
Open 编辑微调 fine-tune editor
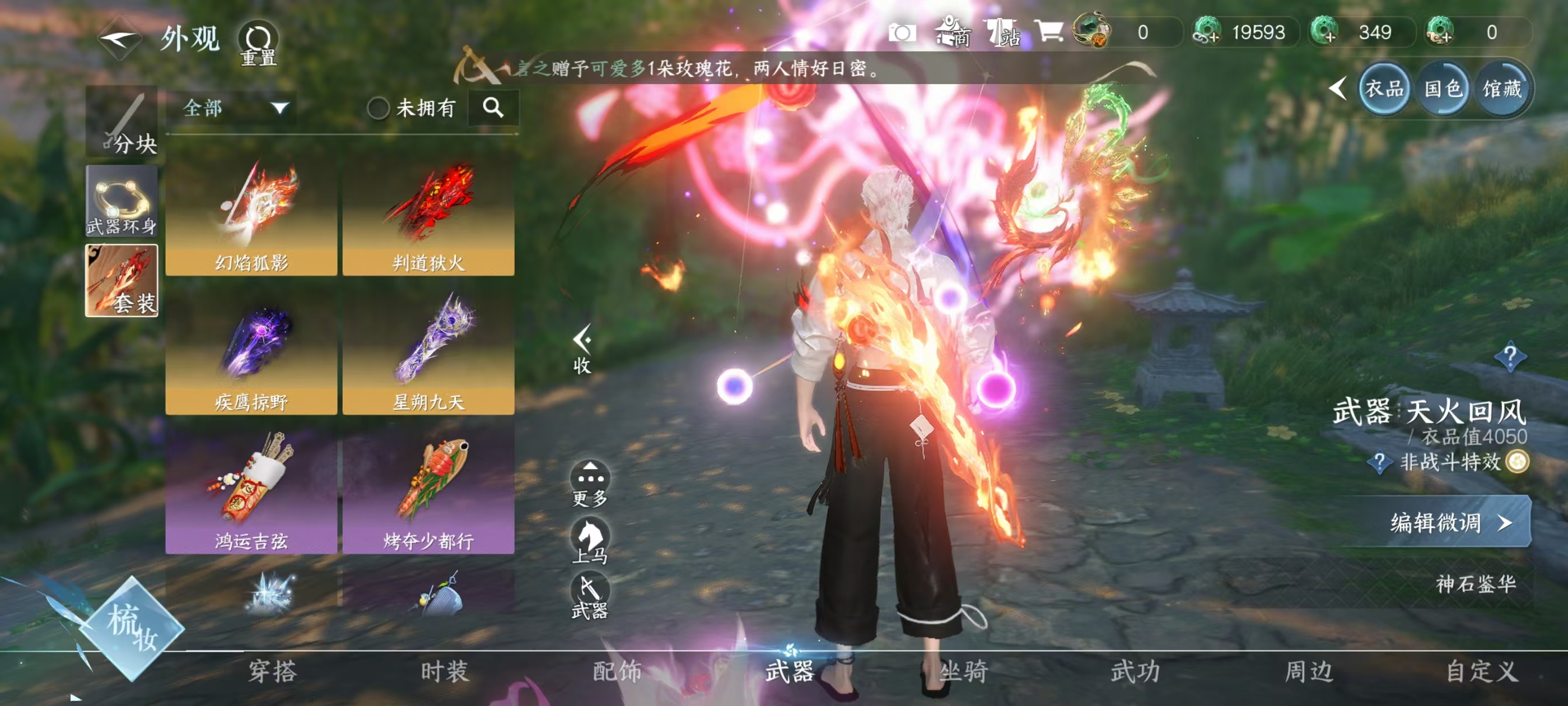(x=1448, y=522)
